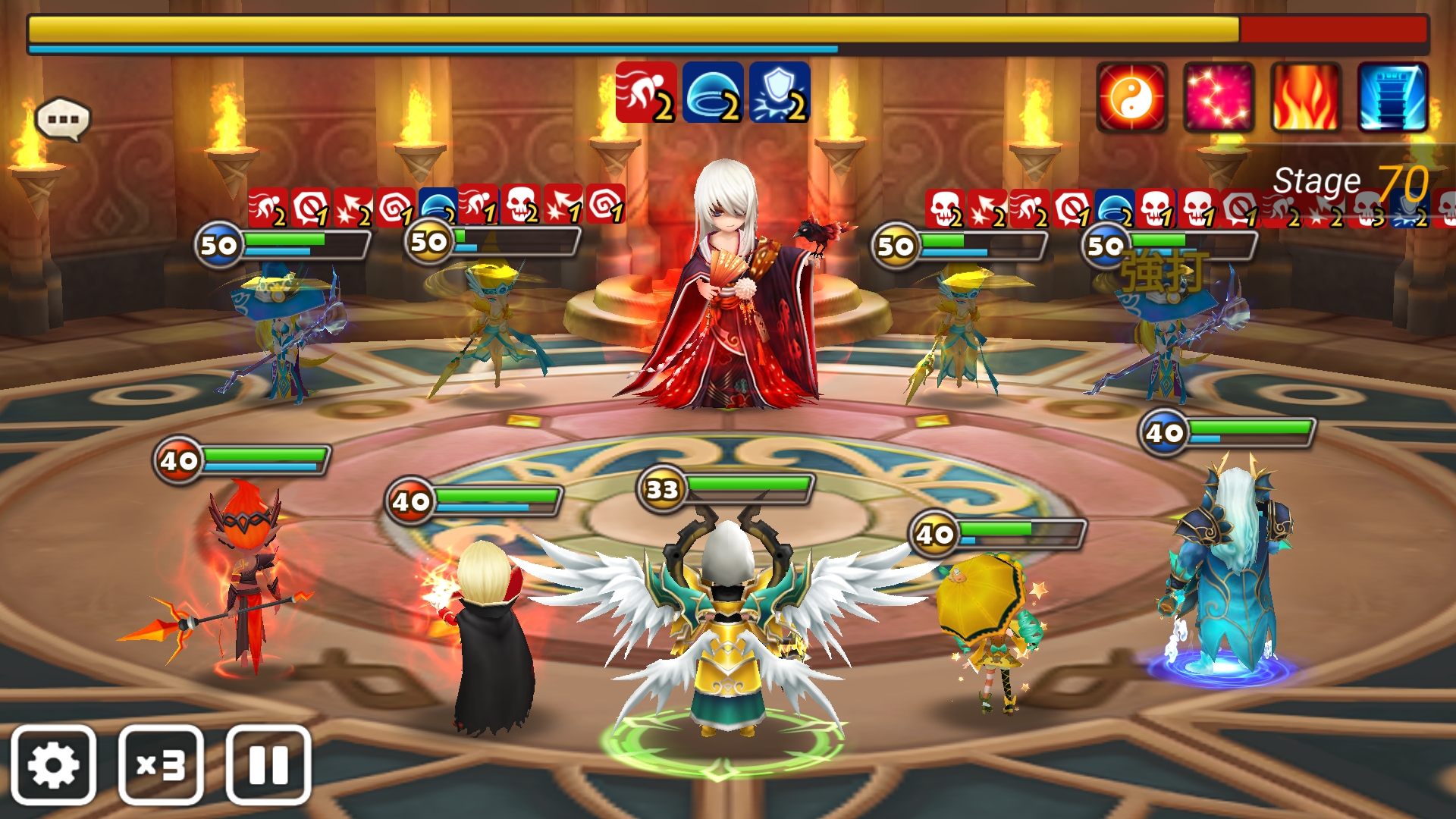Open the chat speech bubble
Image resolution: width=1456 pixels, height=819 pixels.
[63, 119]
